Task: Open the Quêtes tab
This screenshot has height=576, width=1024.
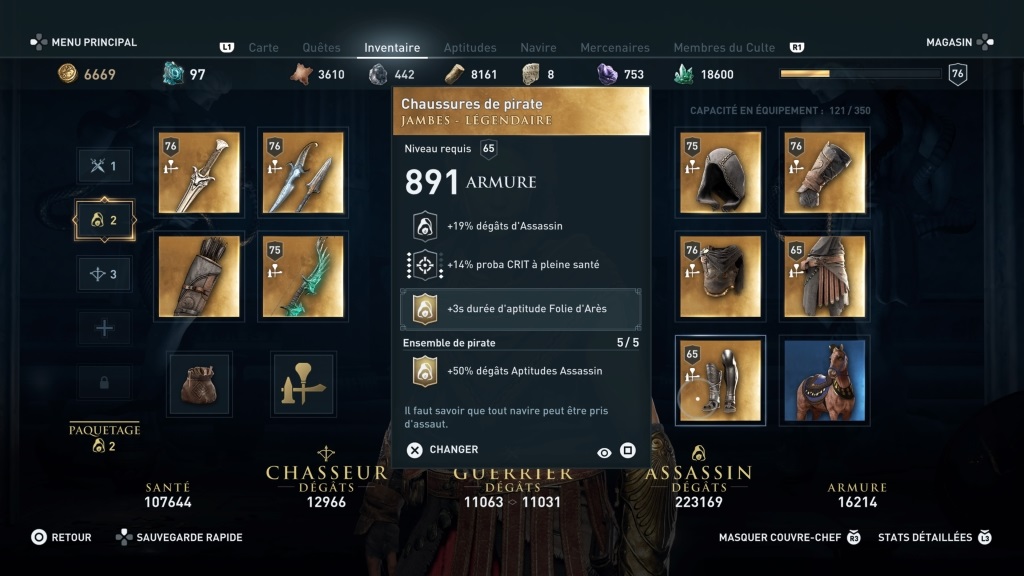Action: point(320,47)
